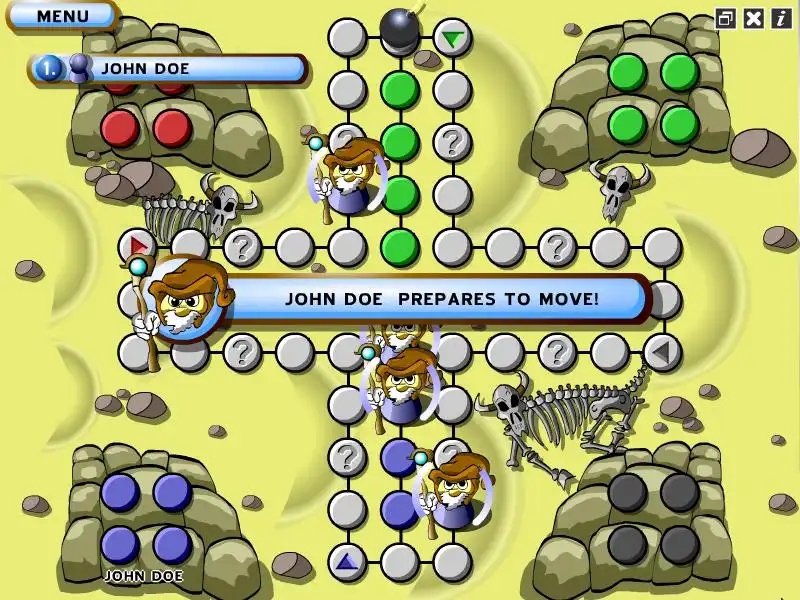
Task: Toggle windowed mode with the window icon
Action: click(727, 18)
